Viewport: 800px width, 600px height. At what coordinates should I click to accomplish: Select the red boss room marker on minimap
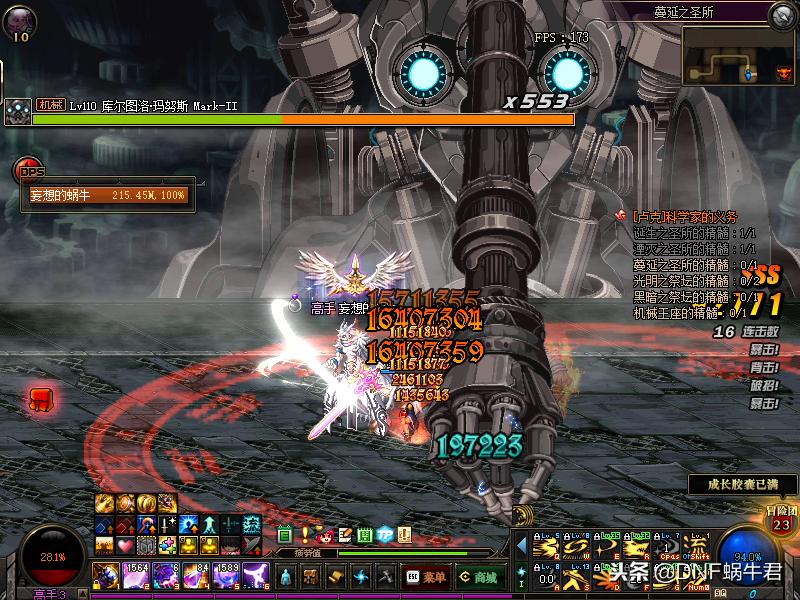783,73
